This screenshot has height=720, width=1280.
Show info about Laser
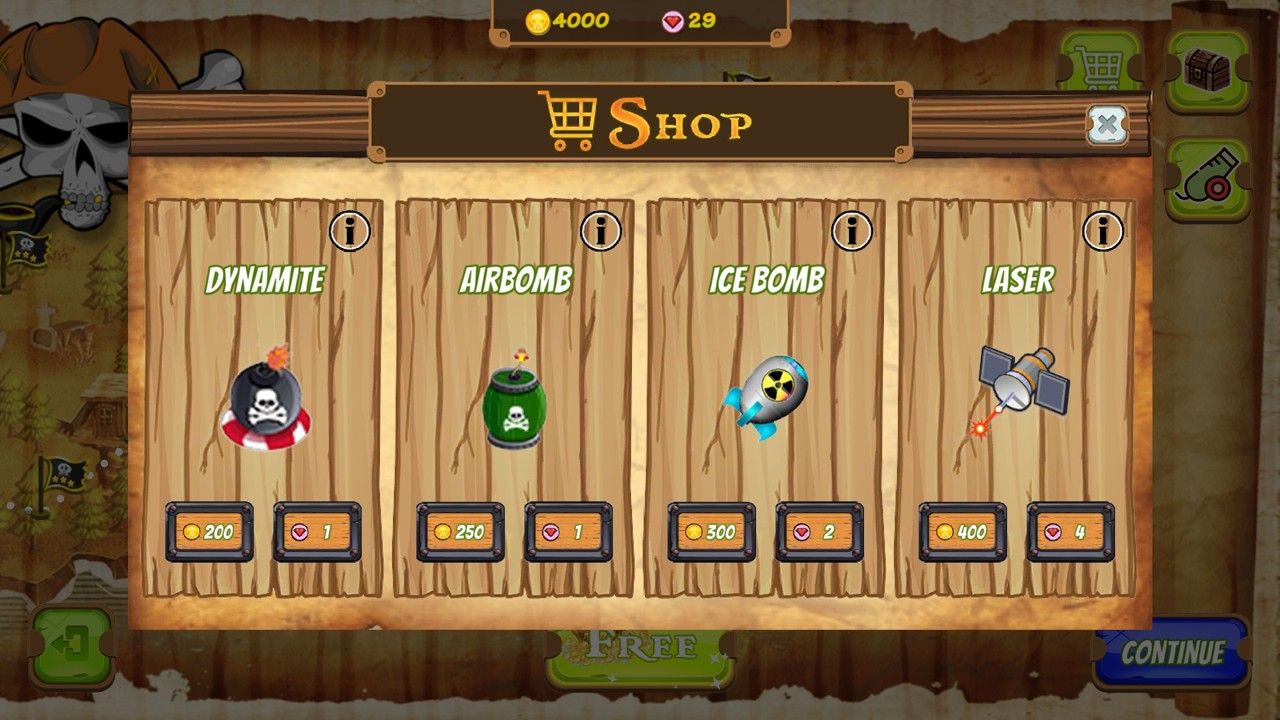pyautogui.click(x=1102, y=232)
